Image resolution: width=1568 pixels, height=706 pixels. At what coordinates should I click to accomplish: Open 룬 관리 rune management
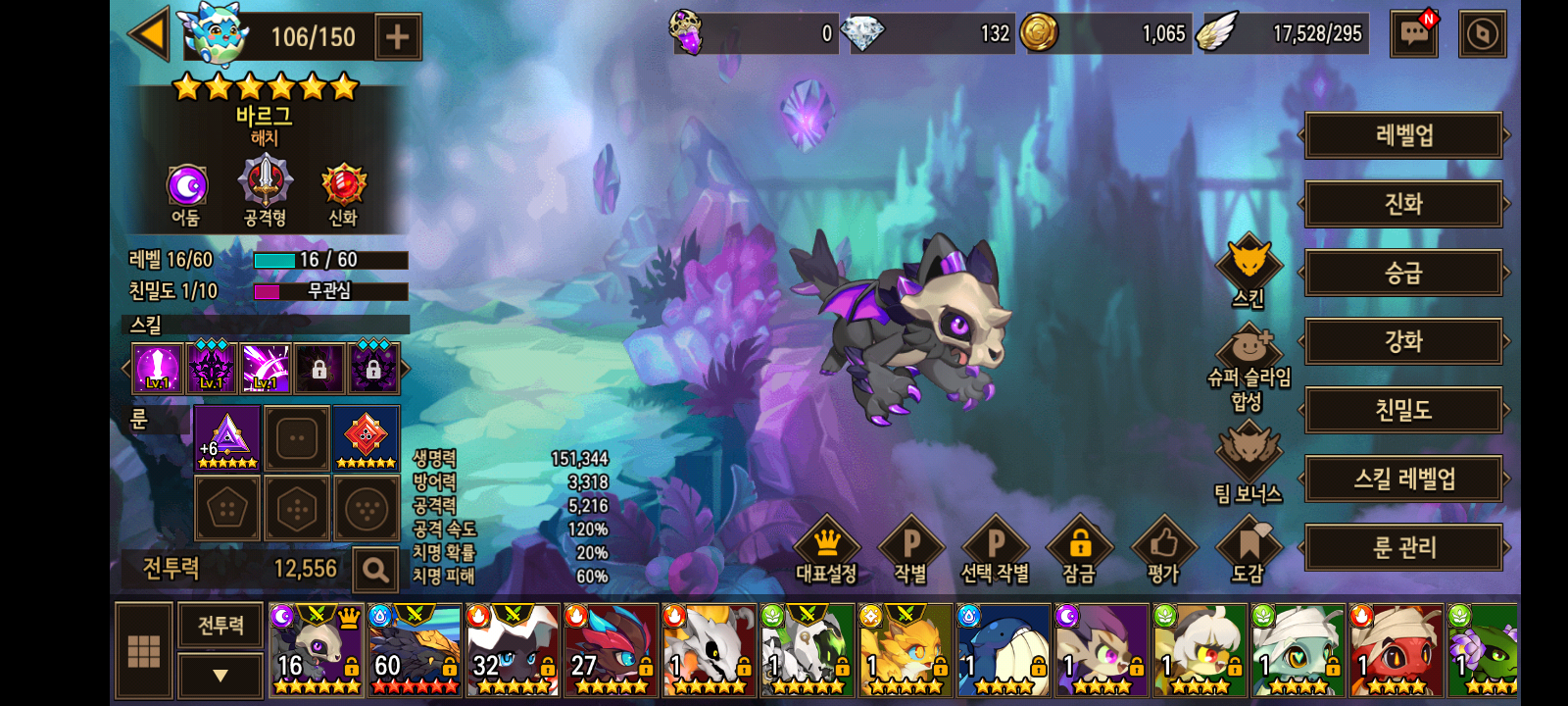(x=1403, y=547)
